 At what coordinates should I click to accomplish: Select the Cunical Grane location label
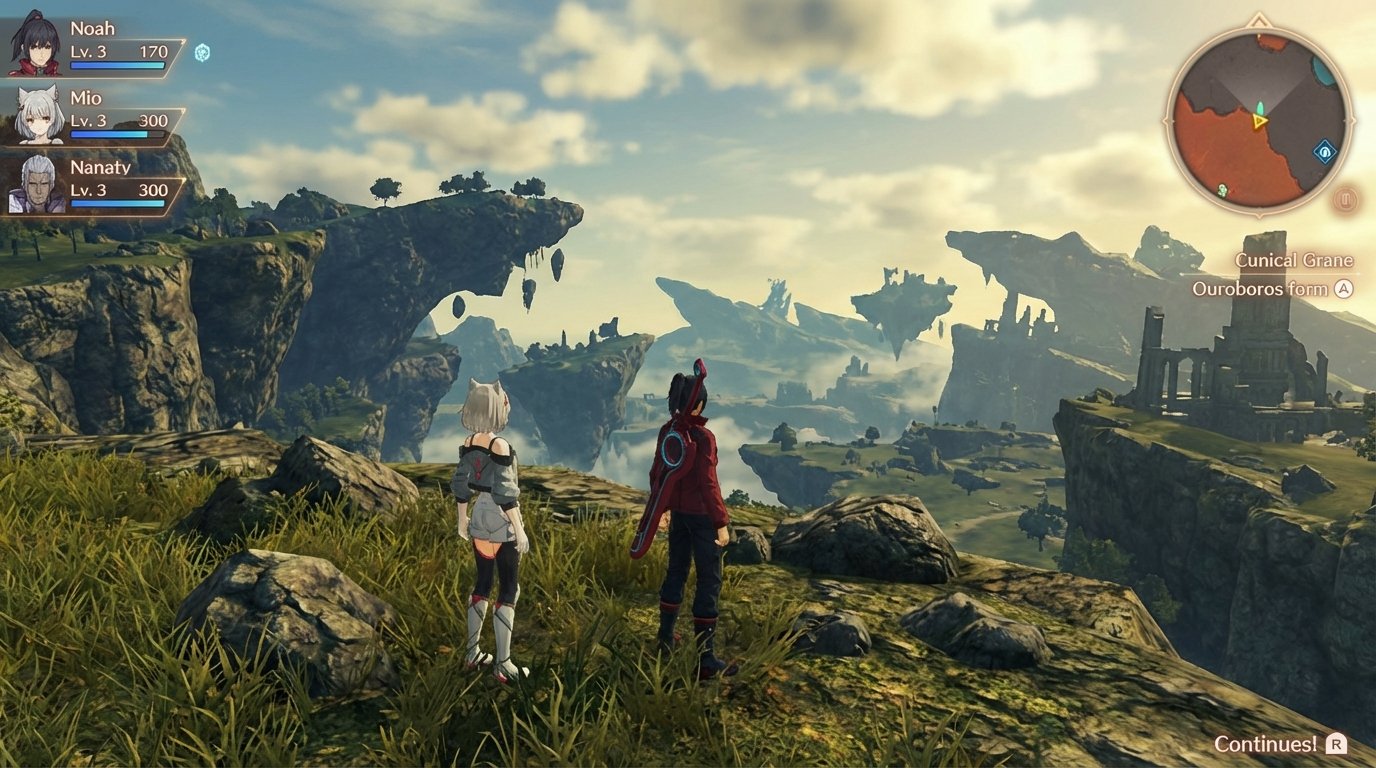(x=1293, y=259)
